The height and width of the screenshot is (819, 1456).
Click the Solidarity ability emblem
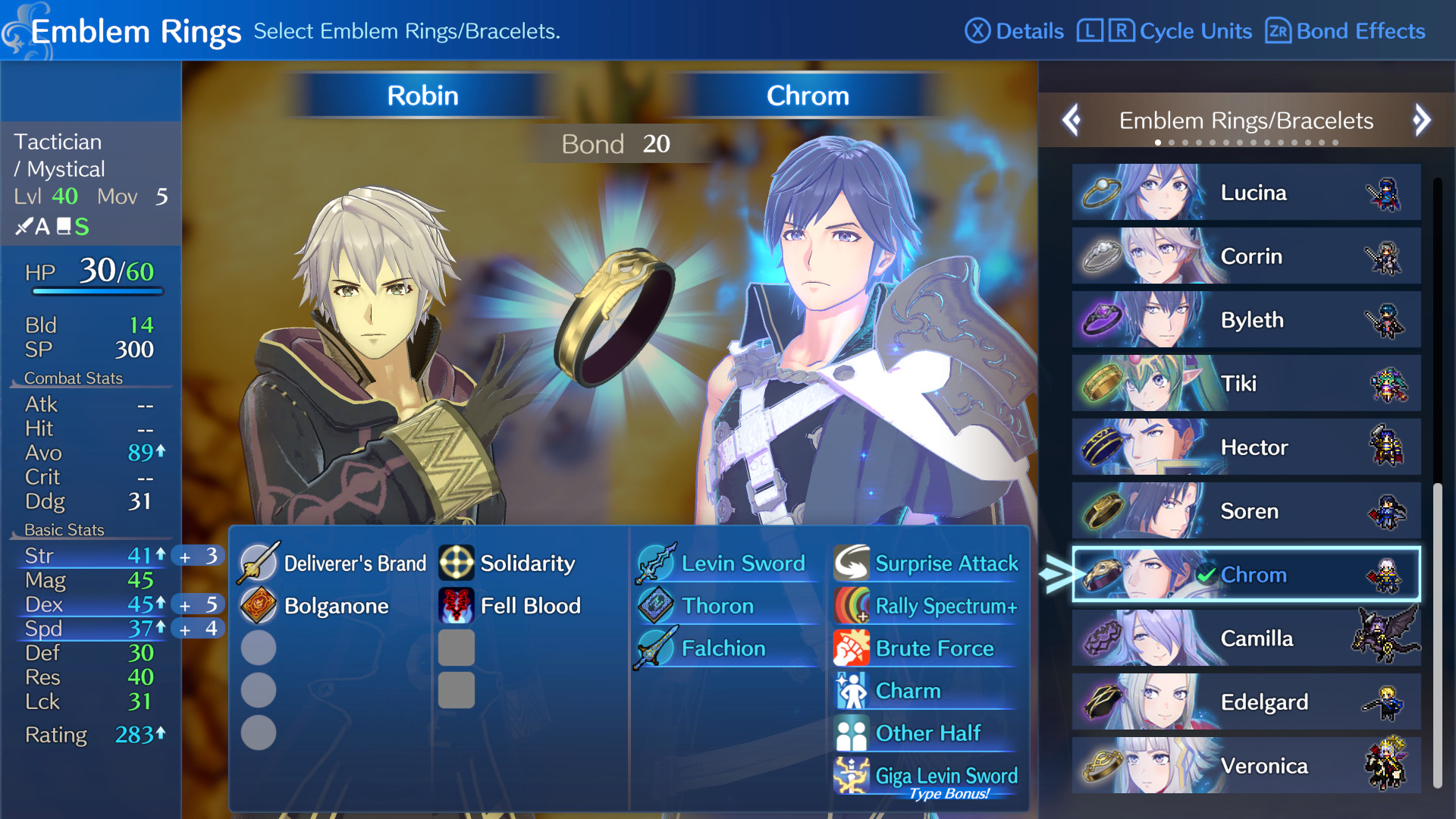coord(457,563)
